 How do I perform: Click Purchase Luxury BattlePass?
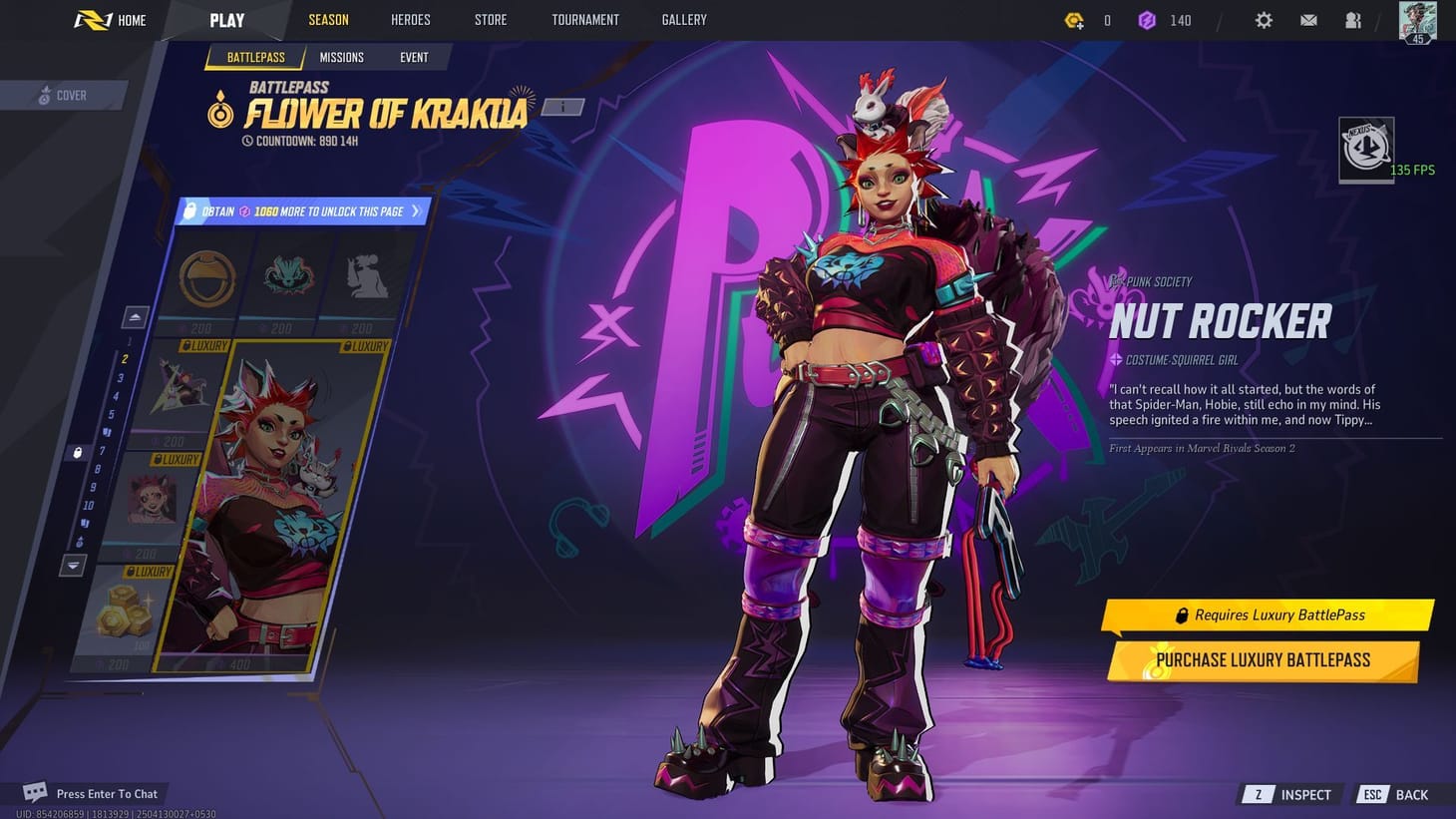click(x=1263, y=659)
